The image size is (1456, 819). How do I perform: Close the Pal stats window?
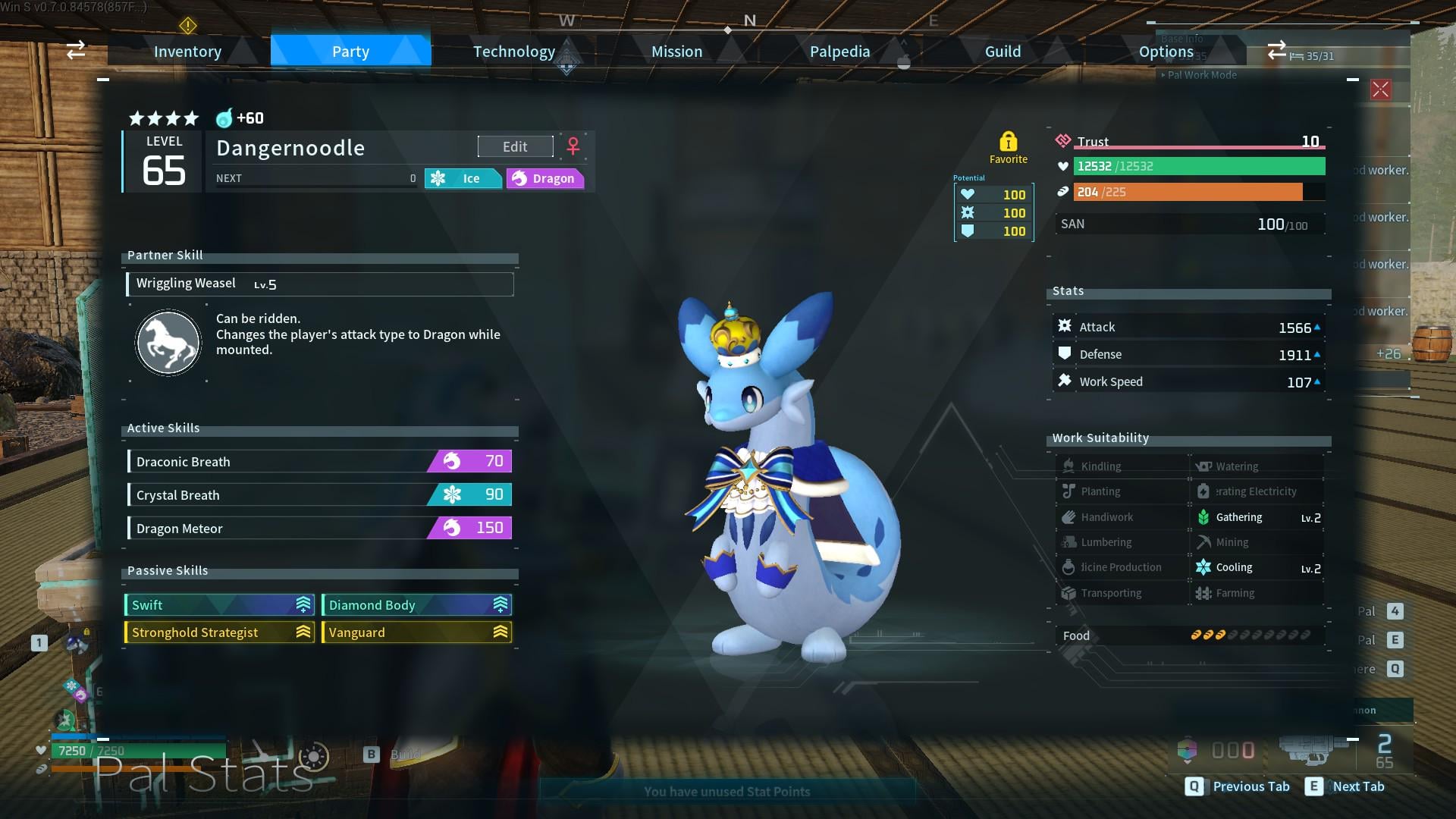pos(1380,89)
